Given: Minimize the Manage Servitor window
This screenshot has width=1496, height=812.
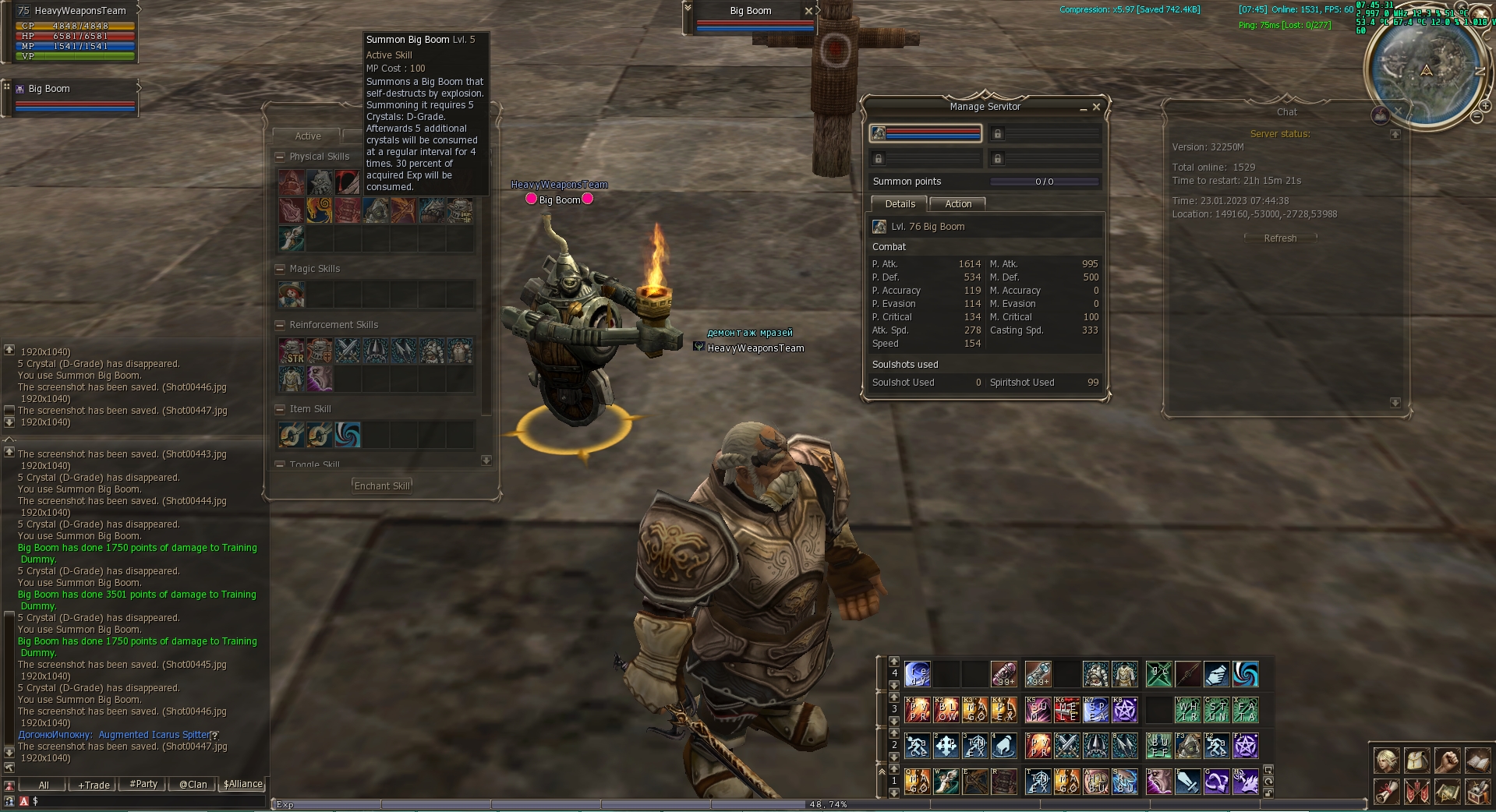Looking at the screenshot, I should (x=1083, y=108).
